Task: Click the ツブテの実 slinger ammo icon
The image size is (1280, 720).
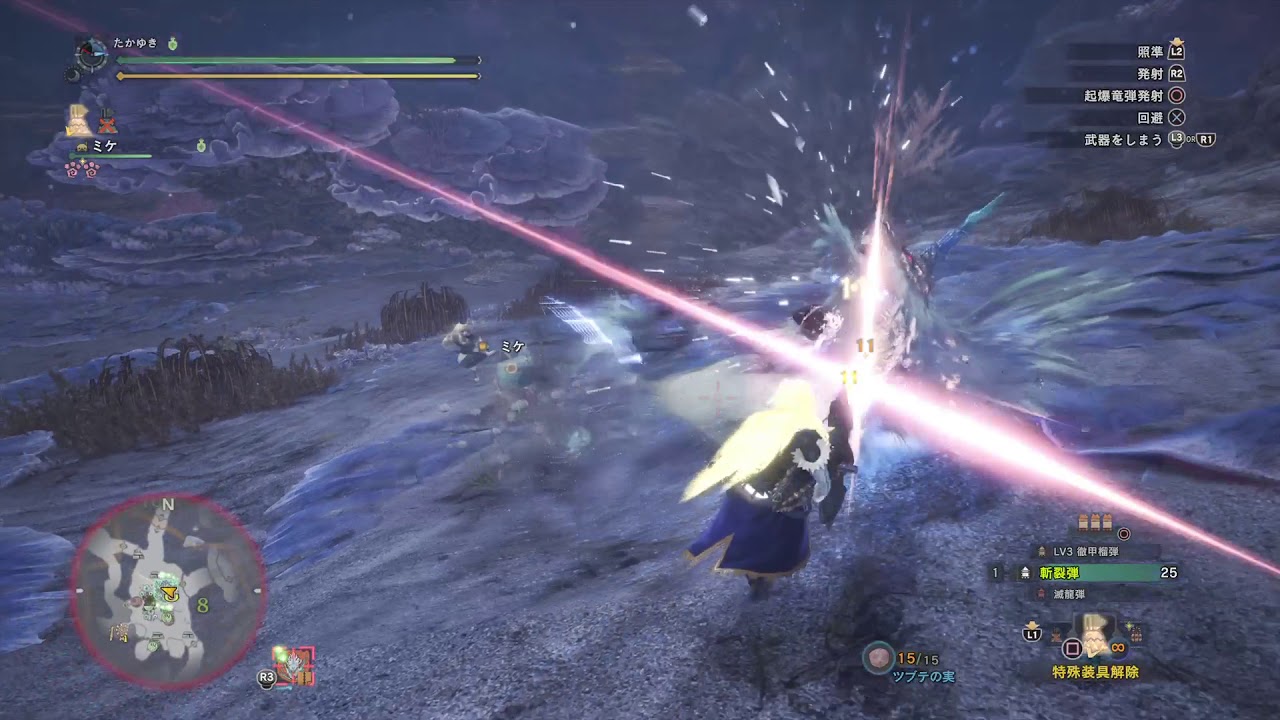Action: click(x=879, y=657)
